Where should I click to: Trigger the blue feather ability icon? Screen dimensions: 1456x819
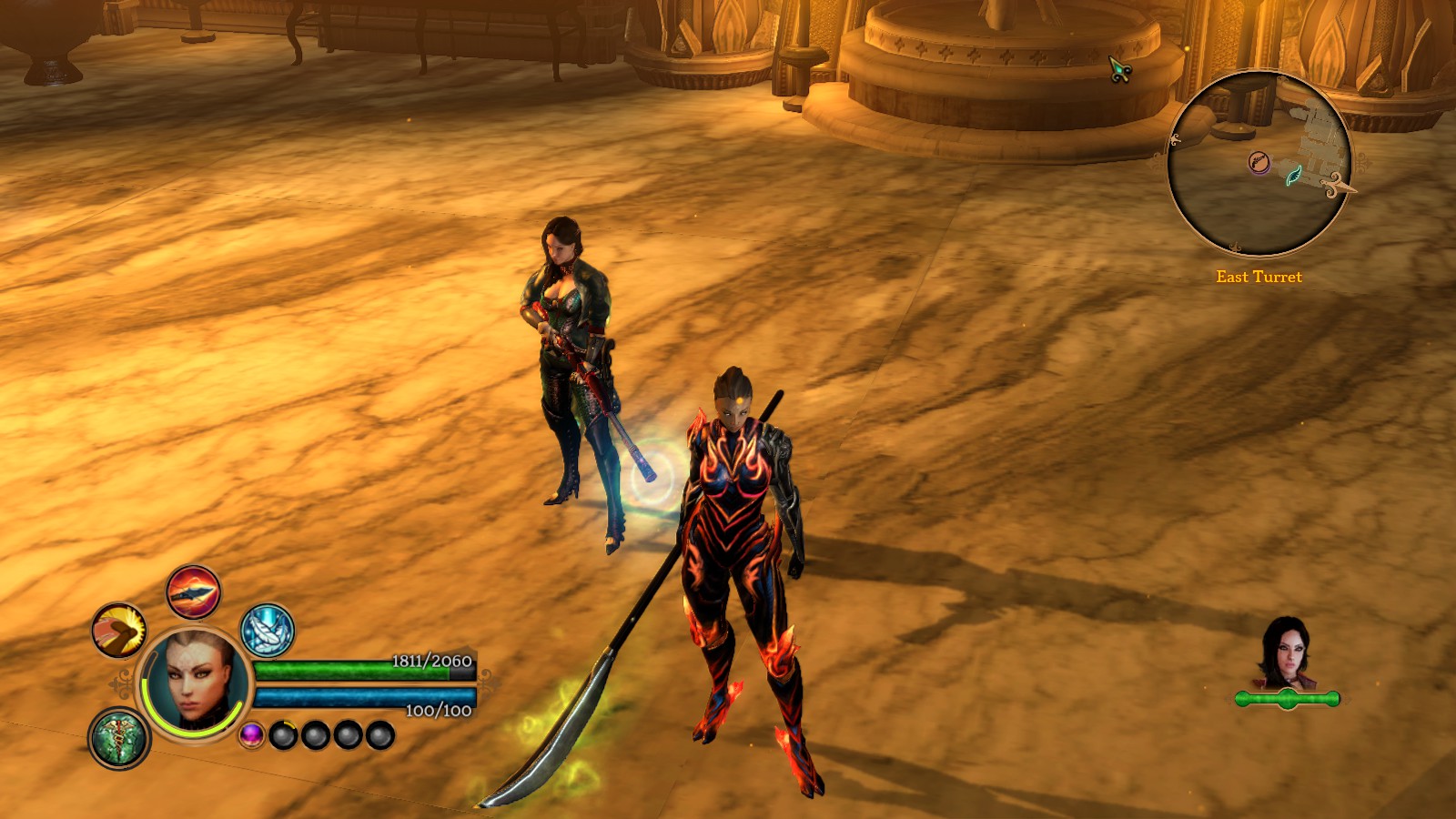tap(268, 630)
